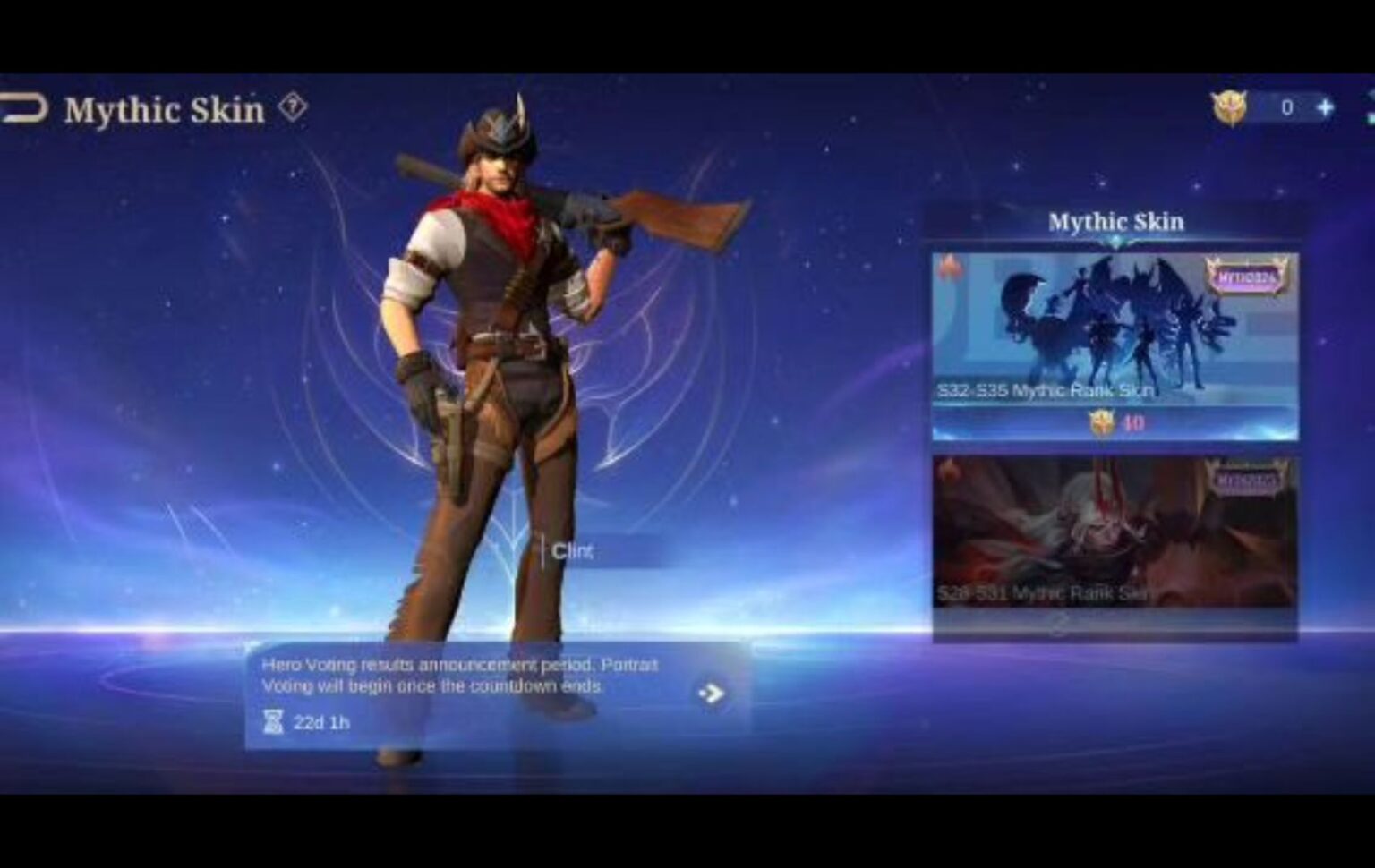Open the Hero Voting announcement via its arrow chevron
1375x868 pixels.
(x=710, y=691)
